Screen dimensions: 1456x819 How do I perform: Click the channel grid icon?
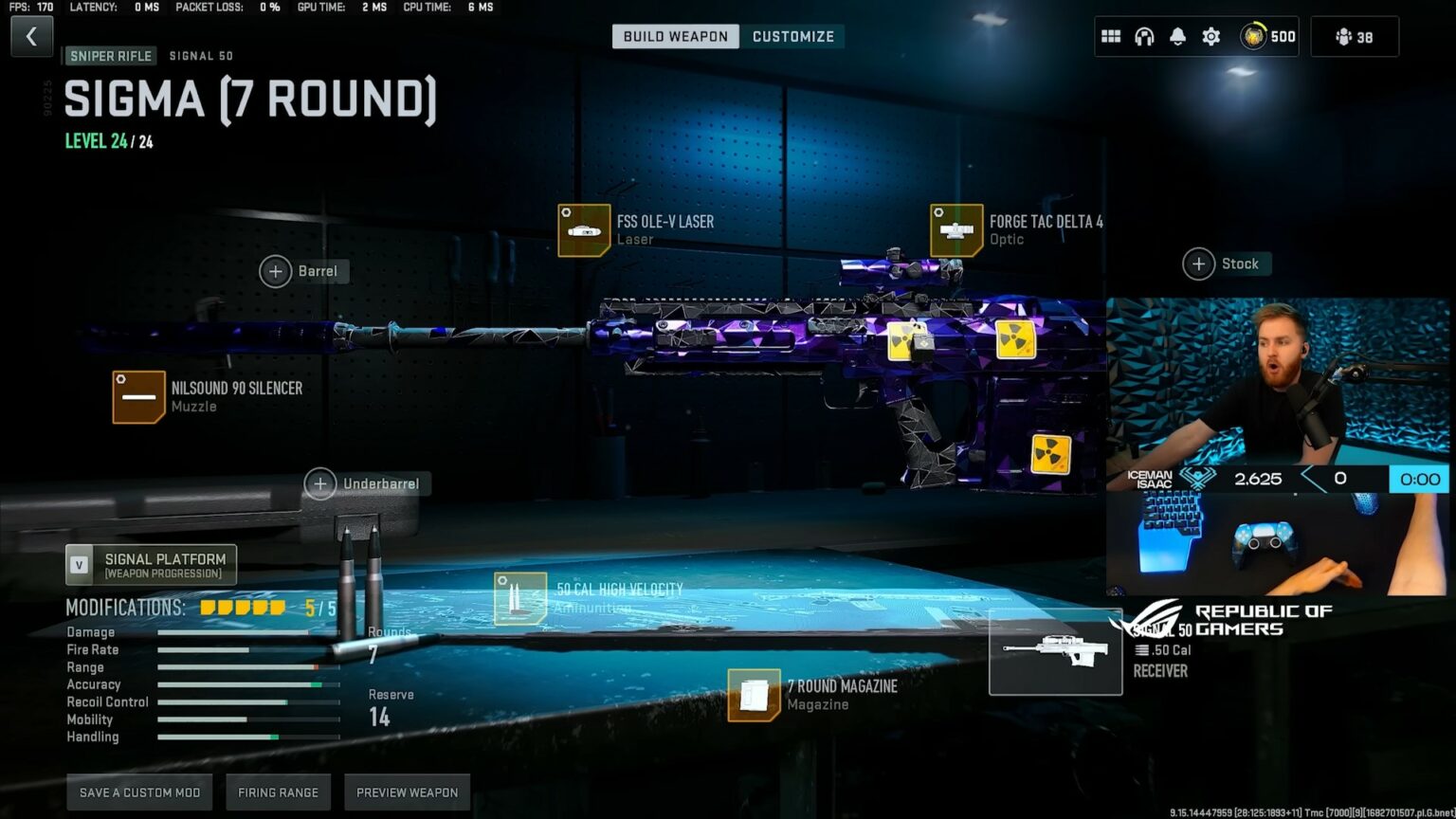tap(1111, 35)
